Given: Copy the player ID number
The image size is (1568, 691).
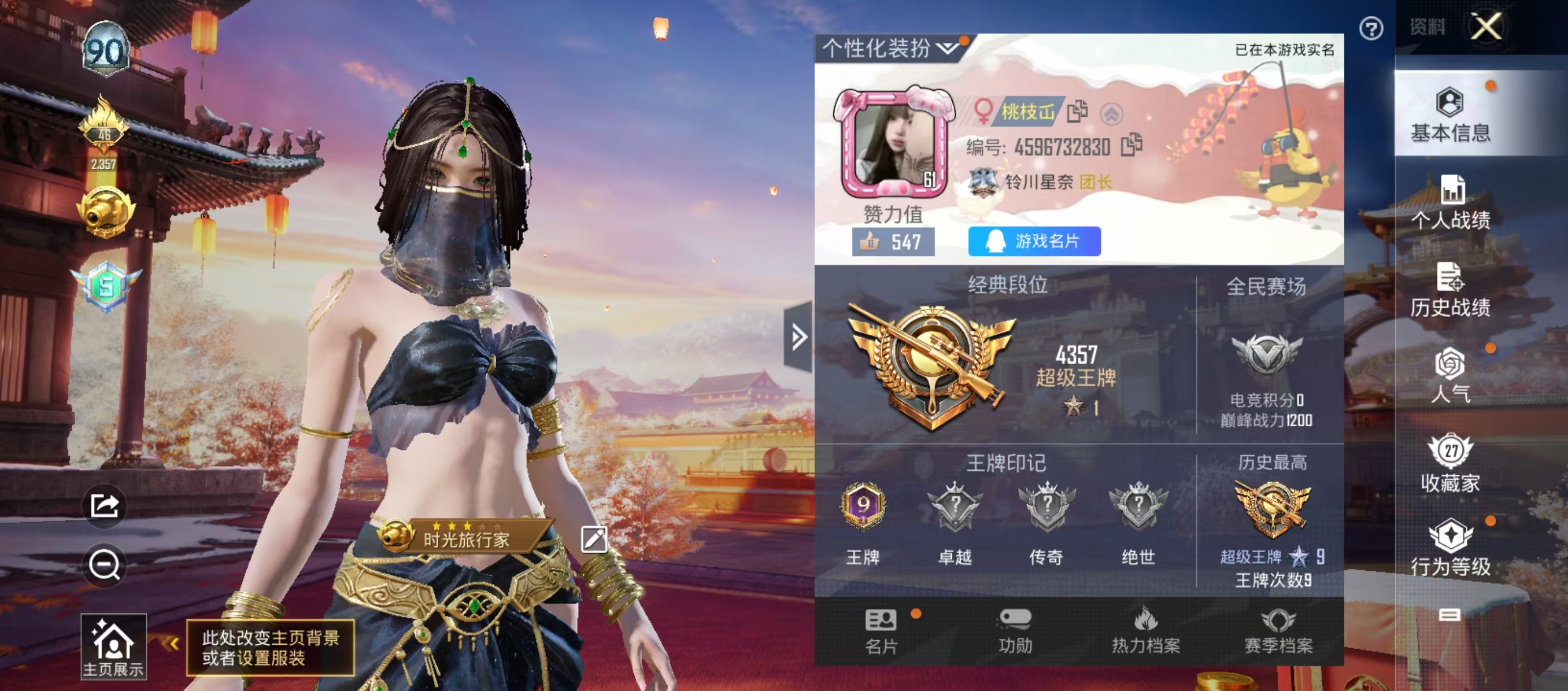Looking at the screenshot, I should click(1131, 145).
